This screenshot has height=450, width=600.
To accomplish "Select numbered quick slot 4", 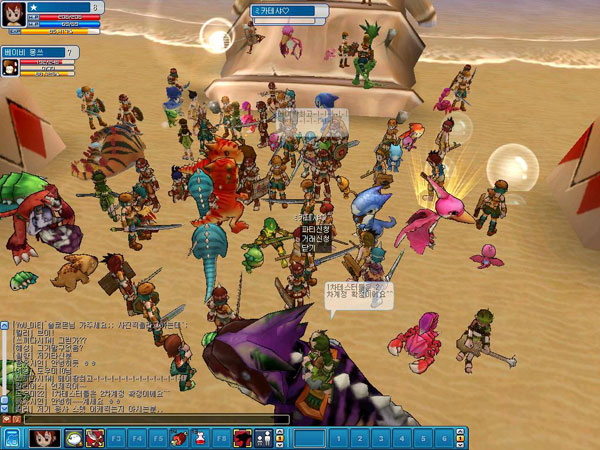I will [400, 438].
